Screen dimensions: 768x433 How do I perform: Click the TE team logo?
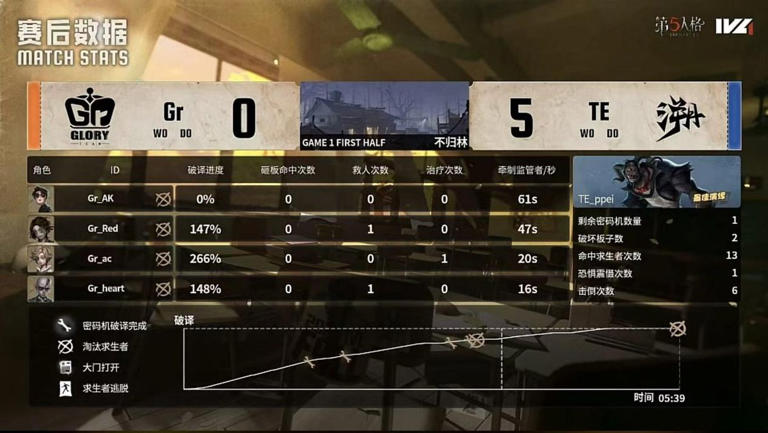pos(680,117)
